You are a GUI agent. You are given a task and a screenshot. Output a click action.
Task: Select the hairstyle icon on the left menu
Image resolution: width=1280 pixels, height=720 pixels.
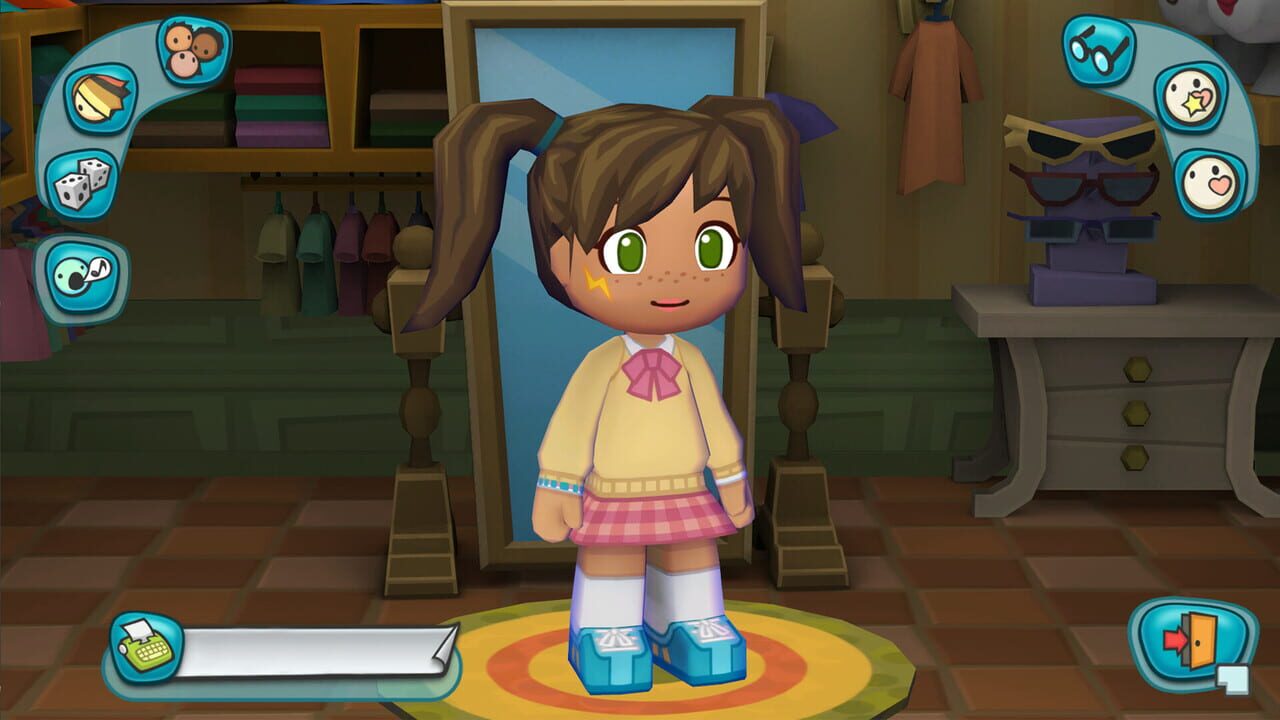pos(100,98)
